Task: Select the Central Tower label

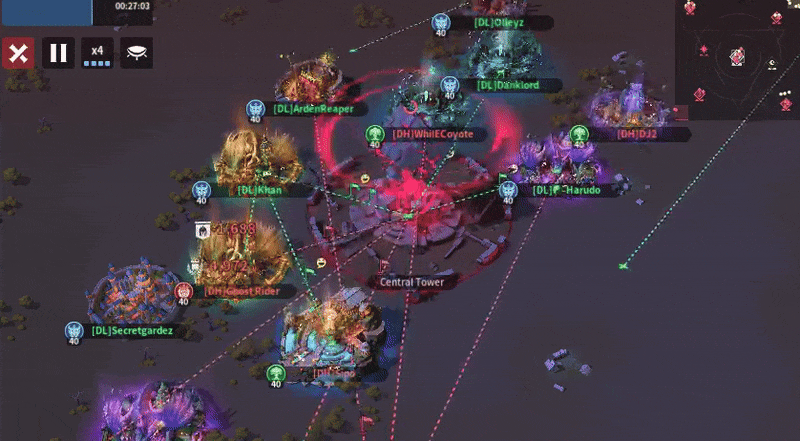Action: tap(410, 282)
